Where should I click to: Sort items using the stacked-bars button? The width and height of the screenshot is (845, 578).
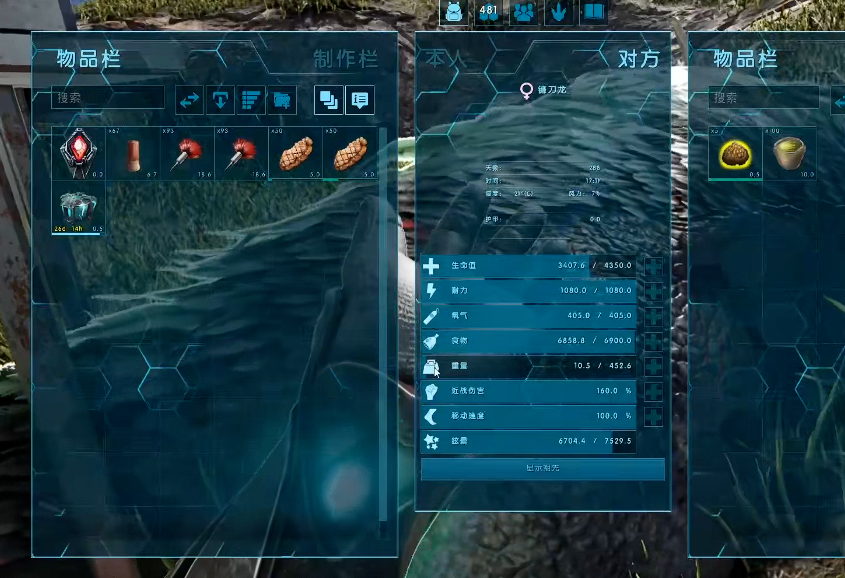pos(251,100)
